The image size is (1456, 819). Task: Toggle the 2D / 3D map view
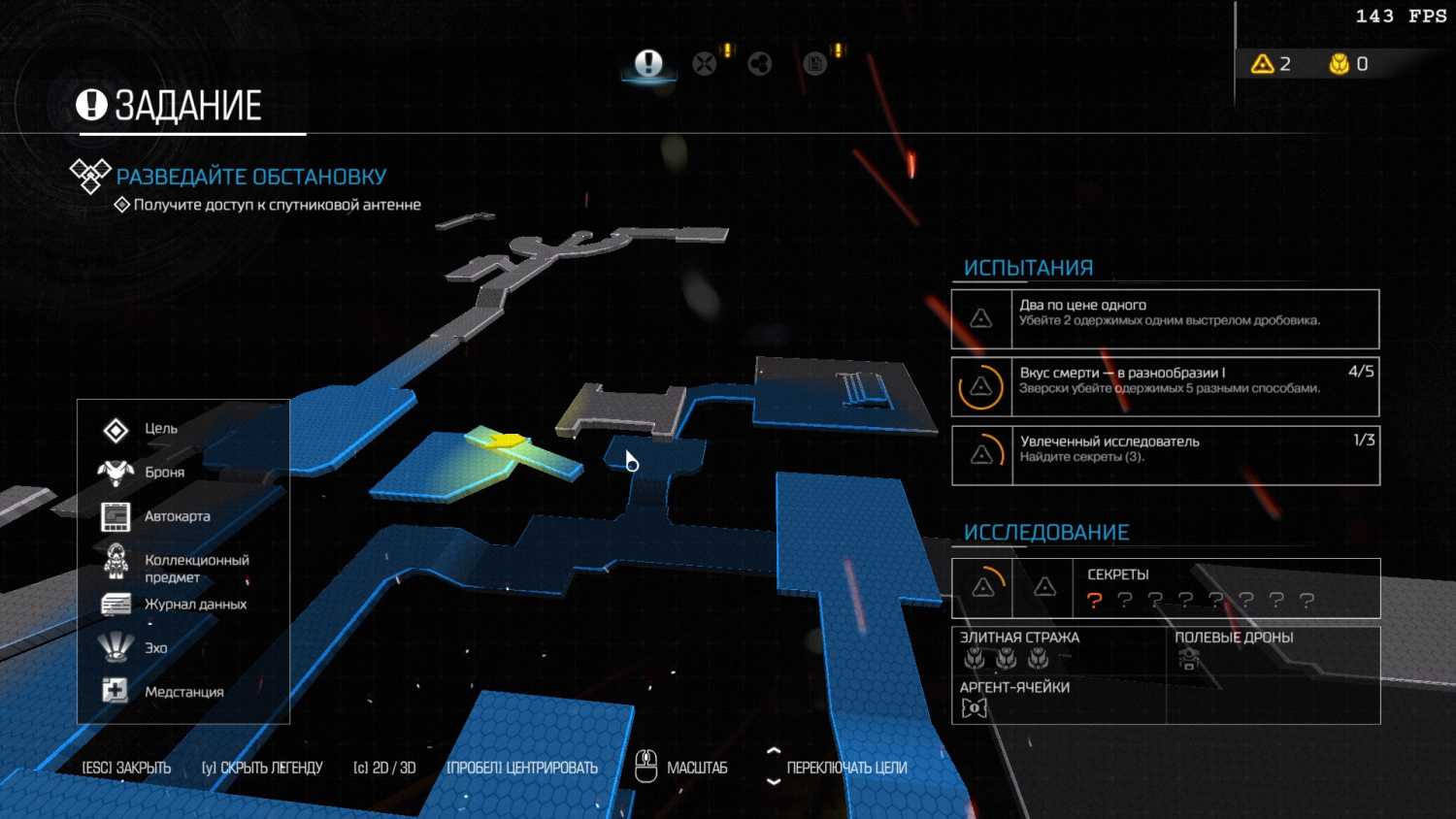pos(384,768)
